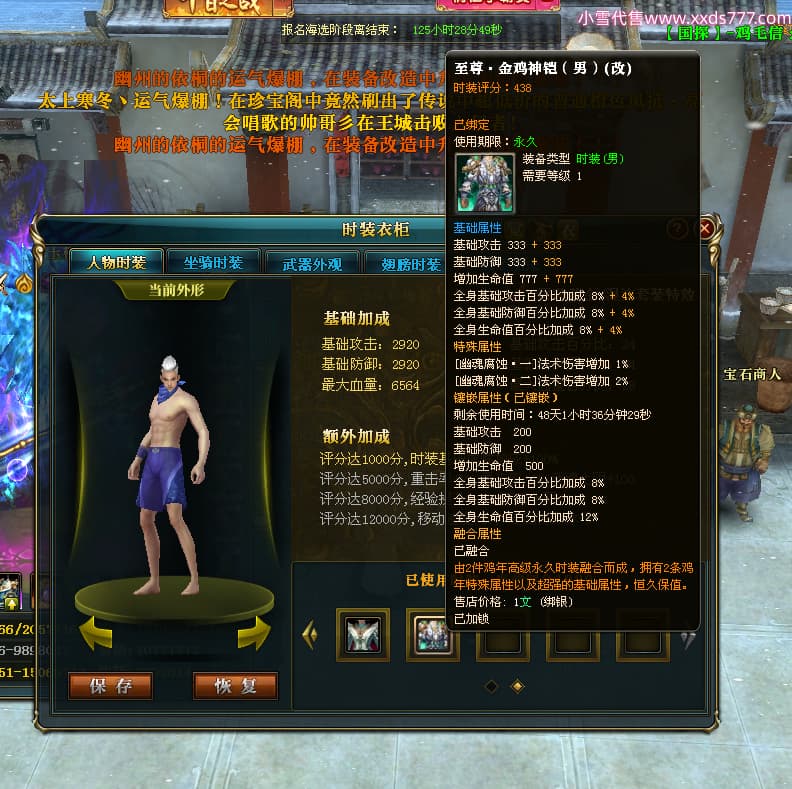Click the 保存 save button

(x=110, y=686)
